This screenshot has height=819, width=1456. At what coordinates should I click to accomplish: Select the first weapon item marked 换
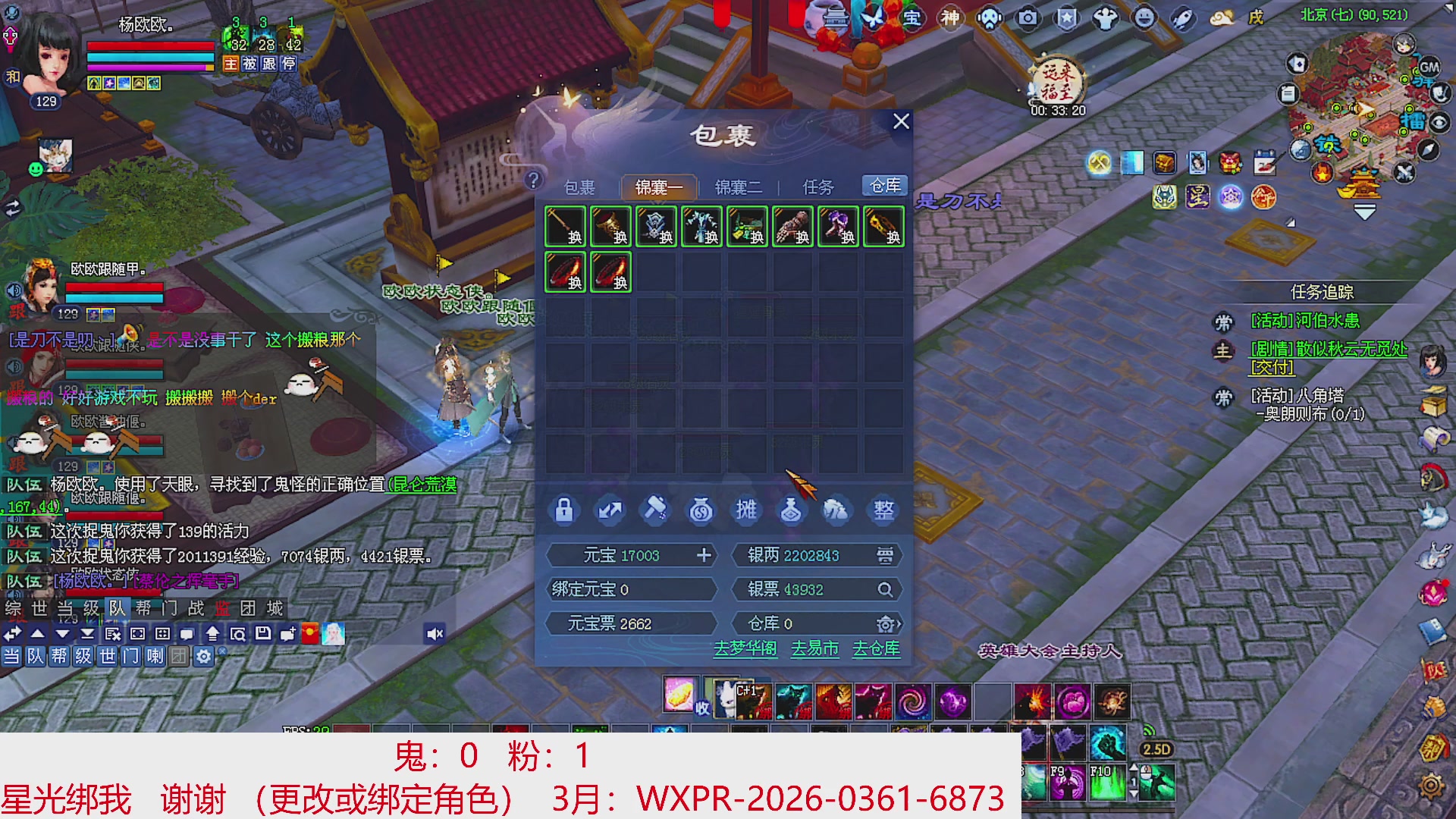(565, 226)
